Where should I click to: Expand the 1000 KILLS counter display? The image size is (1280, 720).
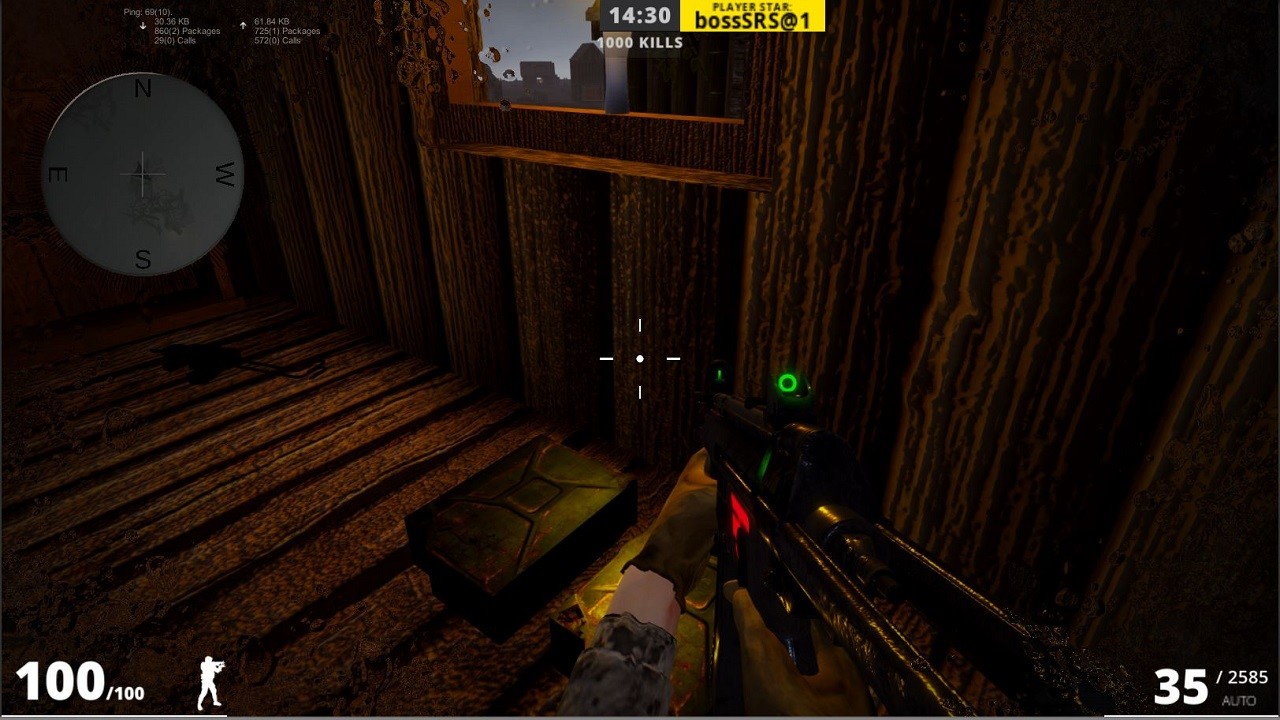[x=640, y=42]
